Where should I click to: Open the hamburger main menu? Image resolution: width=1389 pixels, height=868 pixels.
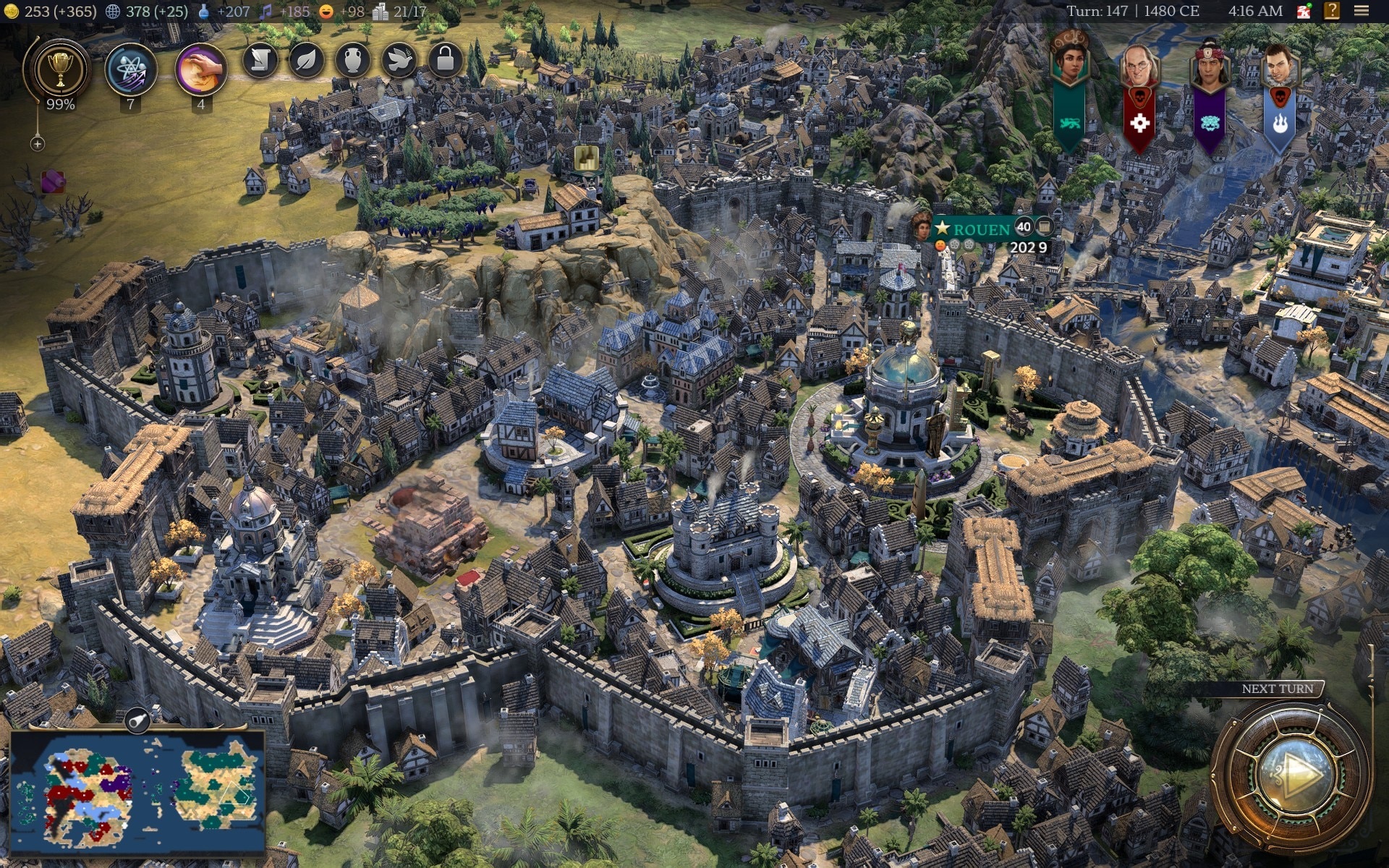1362,11
